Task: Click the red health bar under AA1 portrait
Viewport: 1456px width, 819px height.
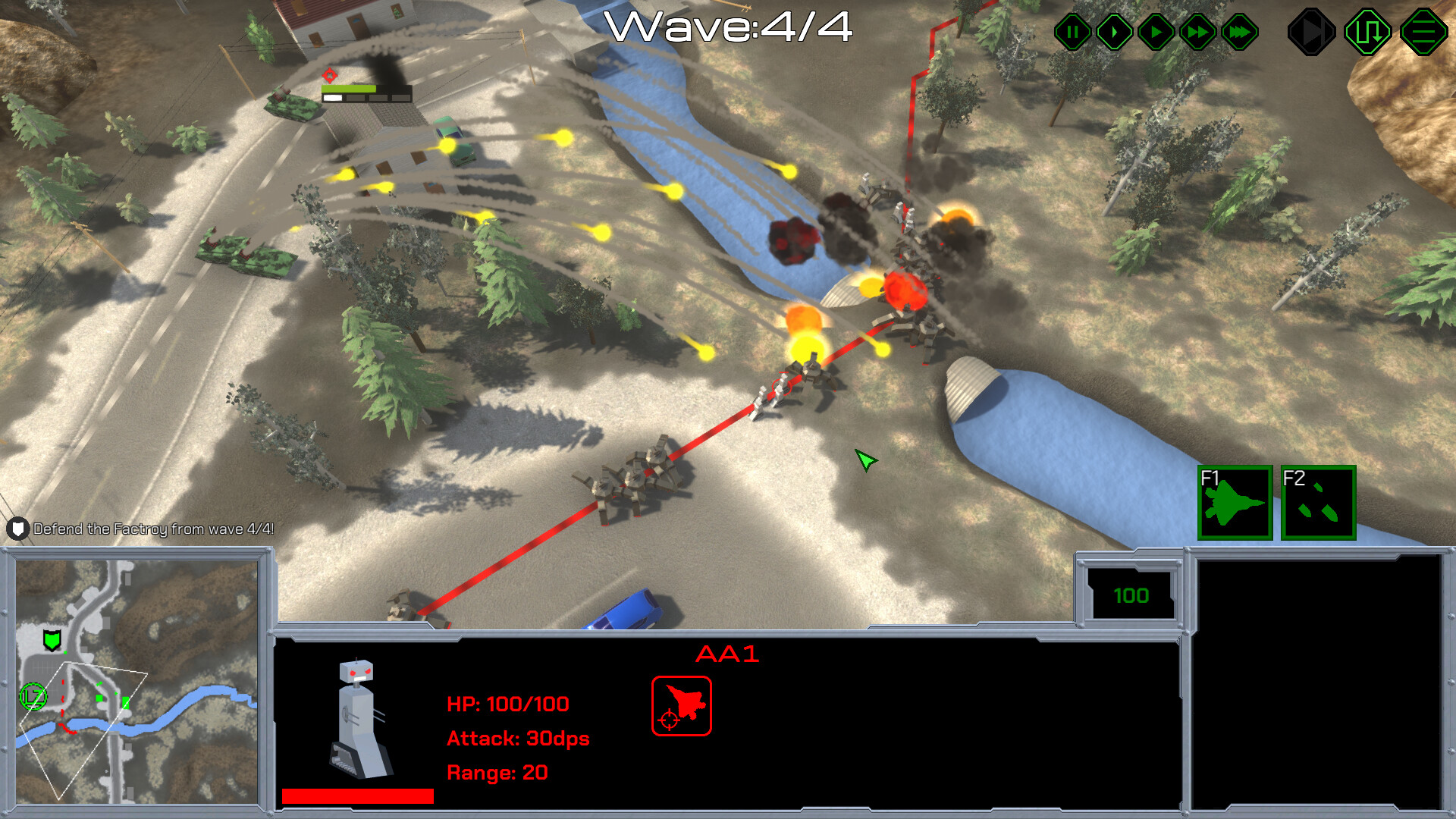Action: click(x=356, y=795)
